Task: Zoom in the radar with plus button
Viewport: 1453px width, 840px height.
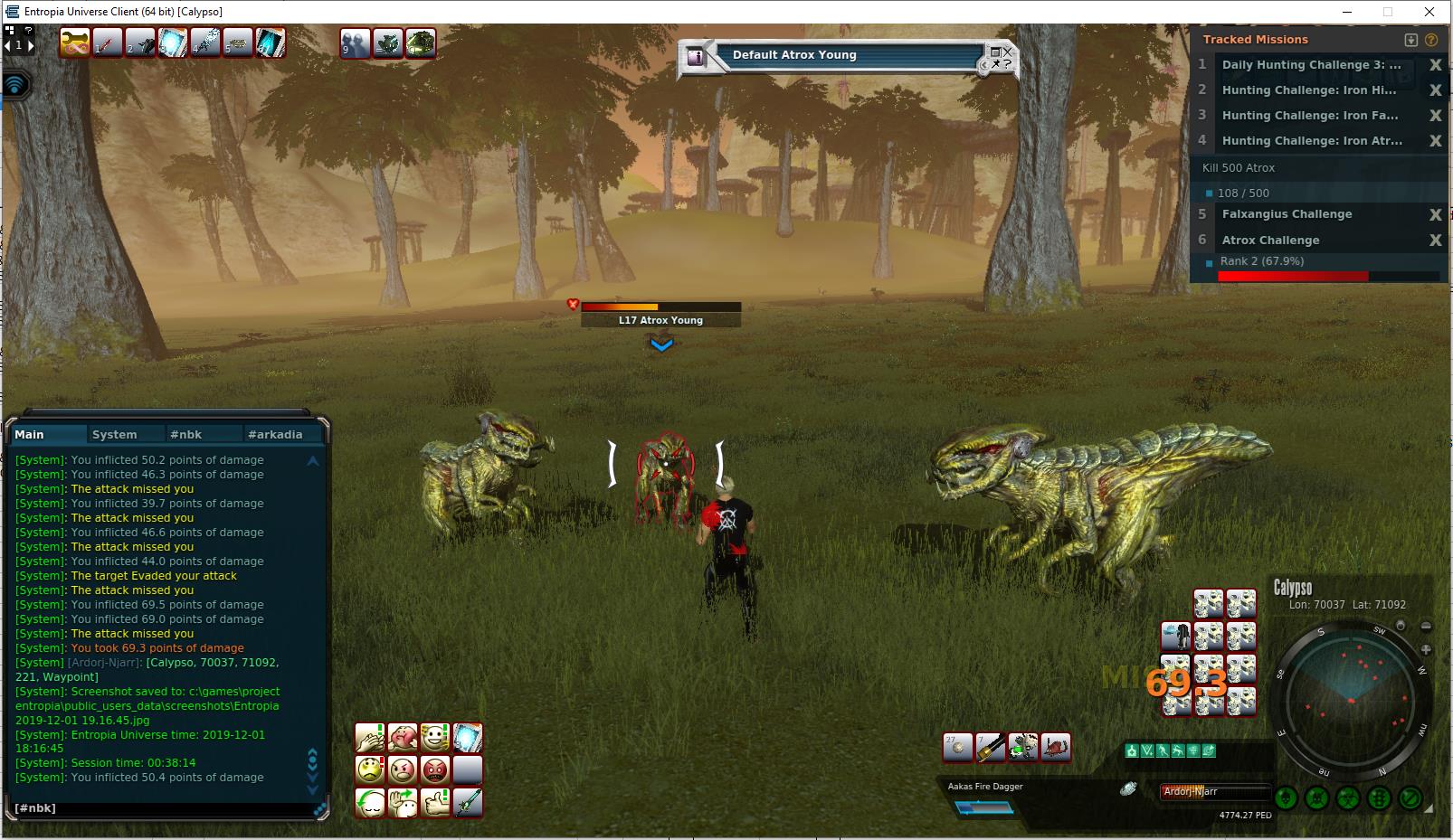Action: coord(1426,649)
